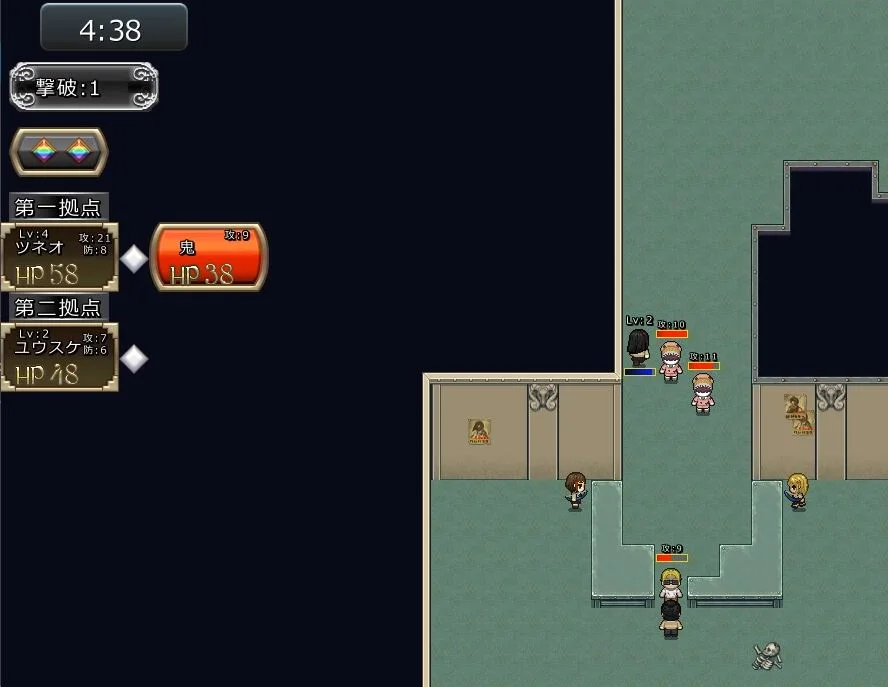Activate the rainbow gems panel
888x687 pixels.
[x=59, y=151]
